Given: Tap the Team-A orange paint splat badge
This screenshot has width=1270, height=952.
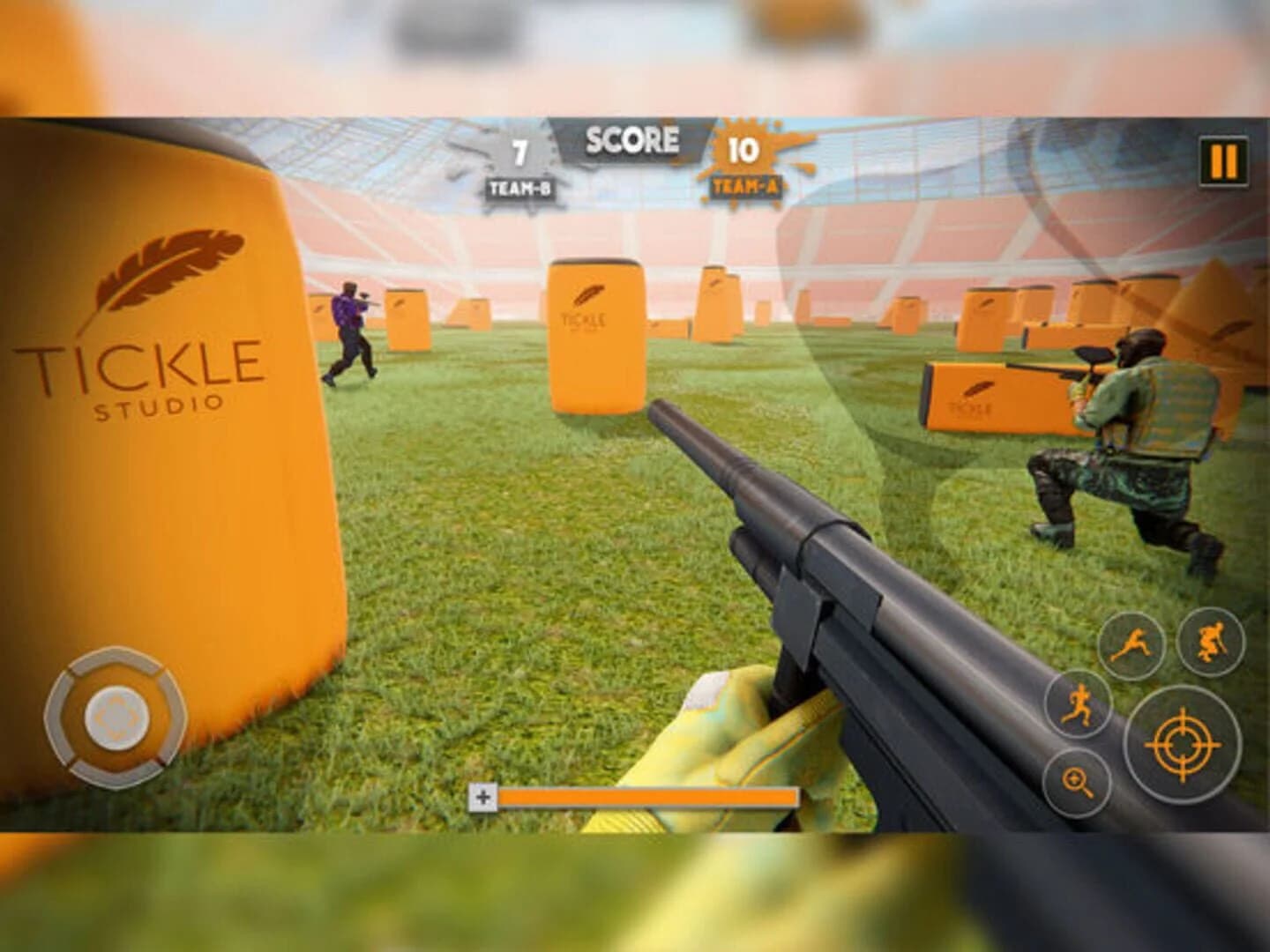Looking at the screenshot, I should 743,153.
